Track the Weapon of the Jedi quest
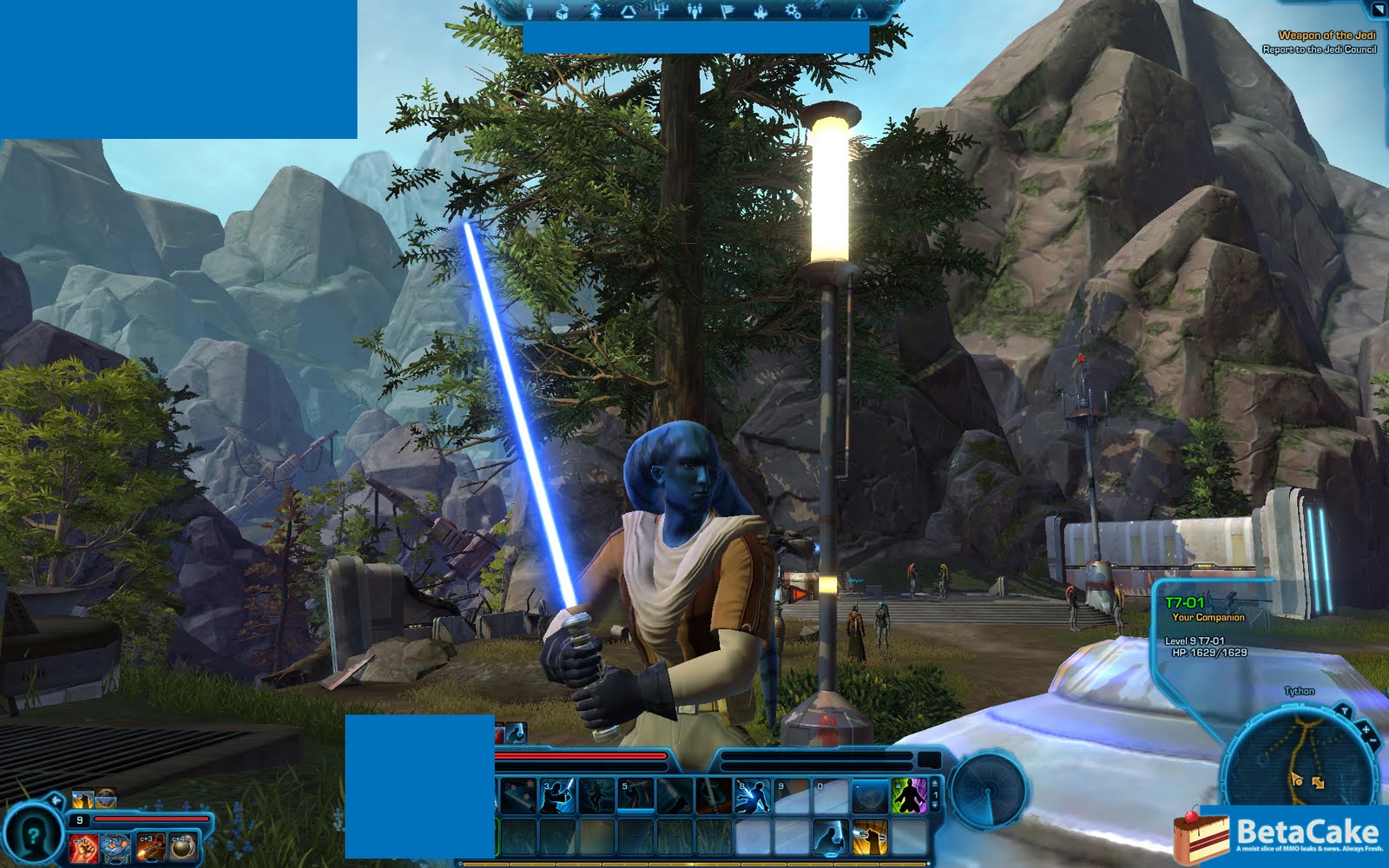 tap(1326, 36)
